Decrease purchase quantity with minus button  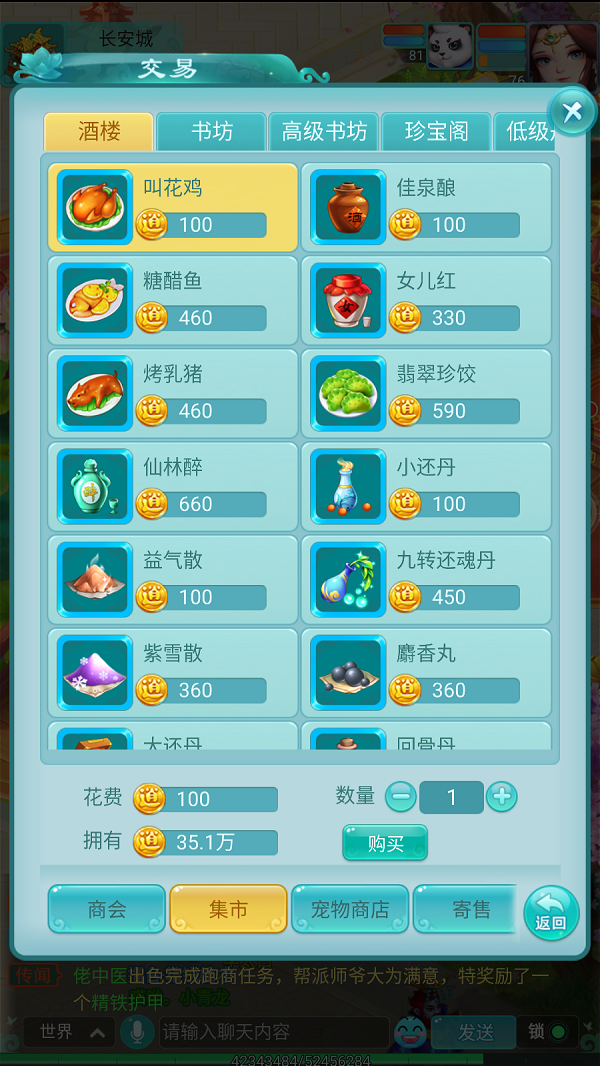(x=400, y=797)
